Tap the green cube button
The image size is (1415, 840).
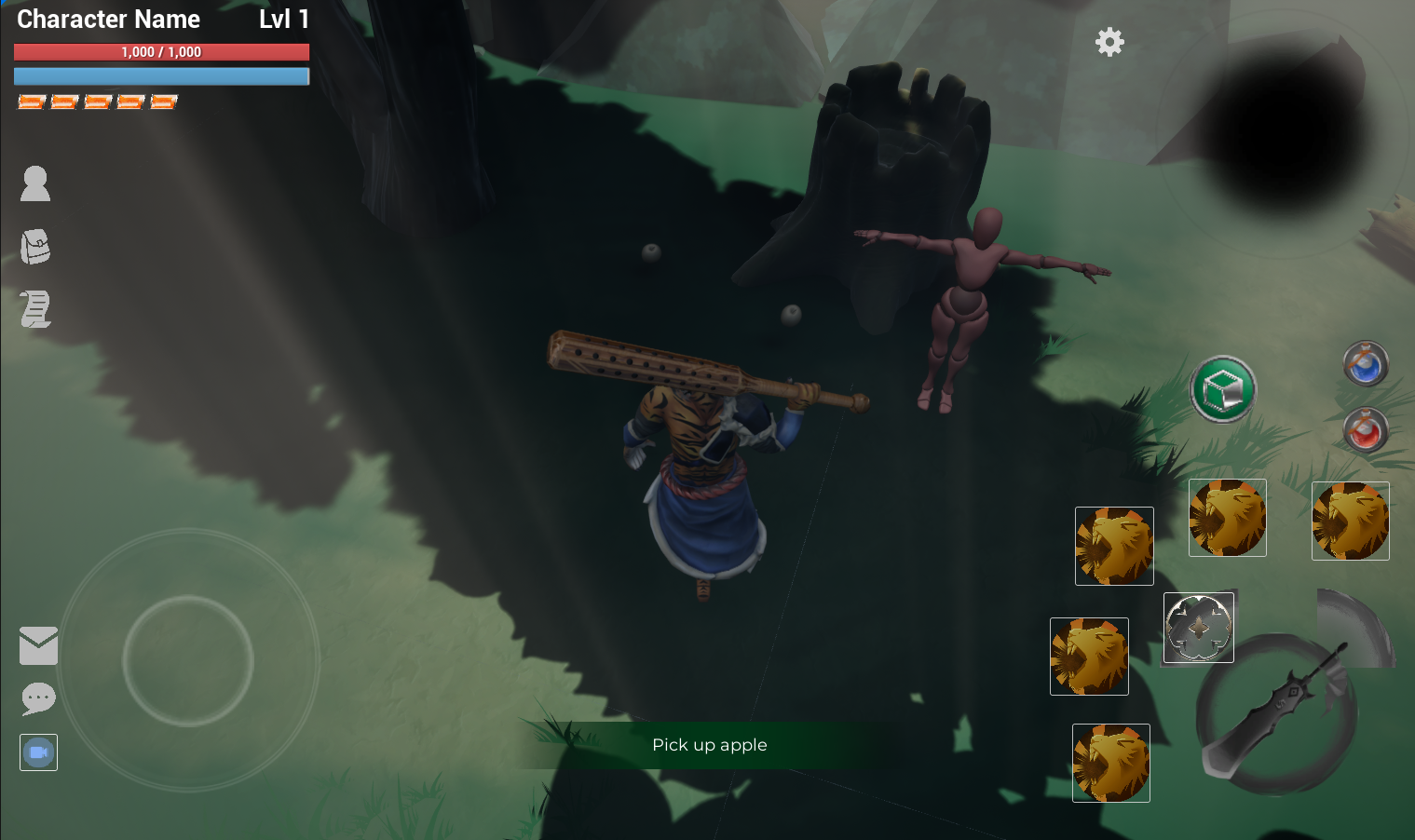(1223, 389)
